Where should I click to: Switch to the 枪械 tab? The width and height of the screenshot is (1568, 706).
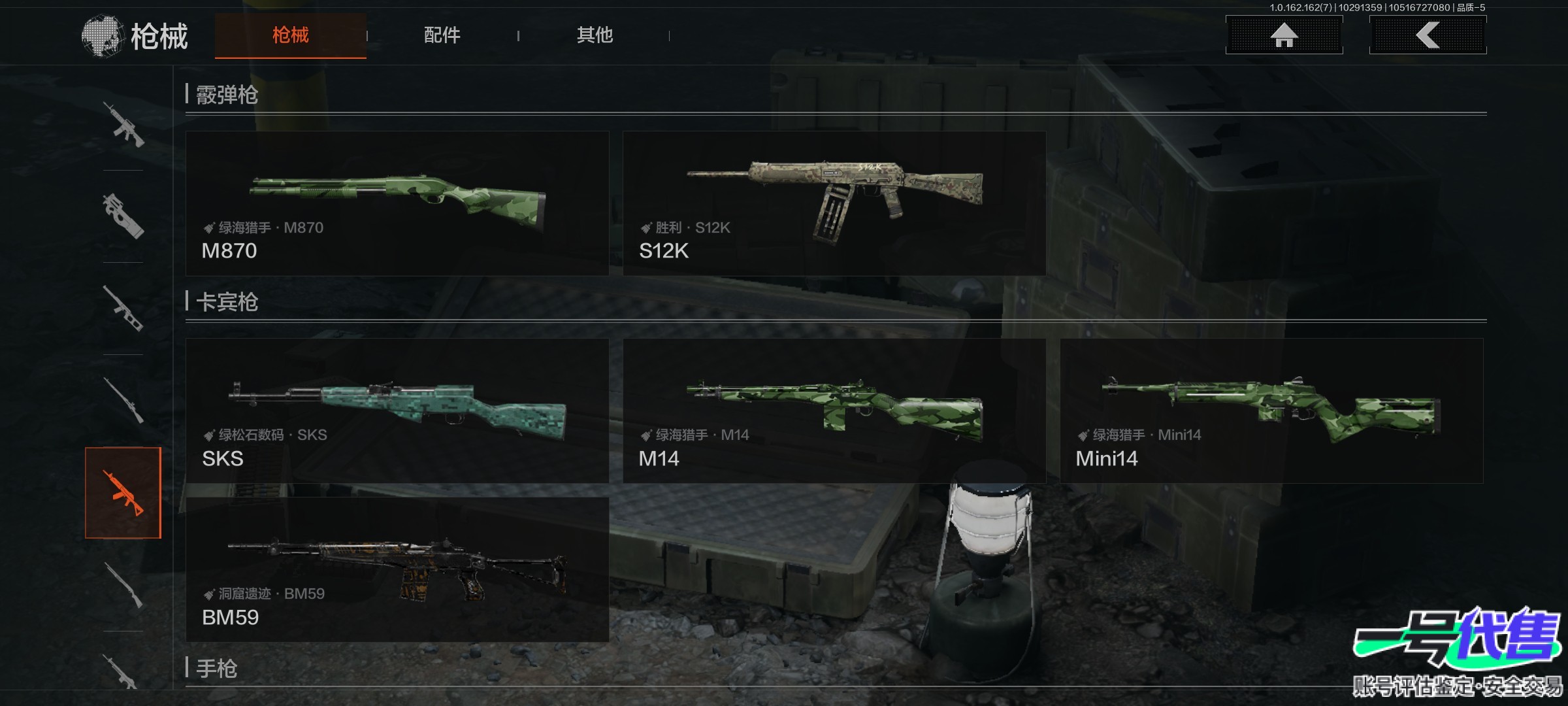coord(290,35)
